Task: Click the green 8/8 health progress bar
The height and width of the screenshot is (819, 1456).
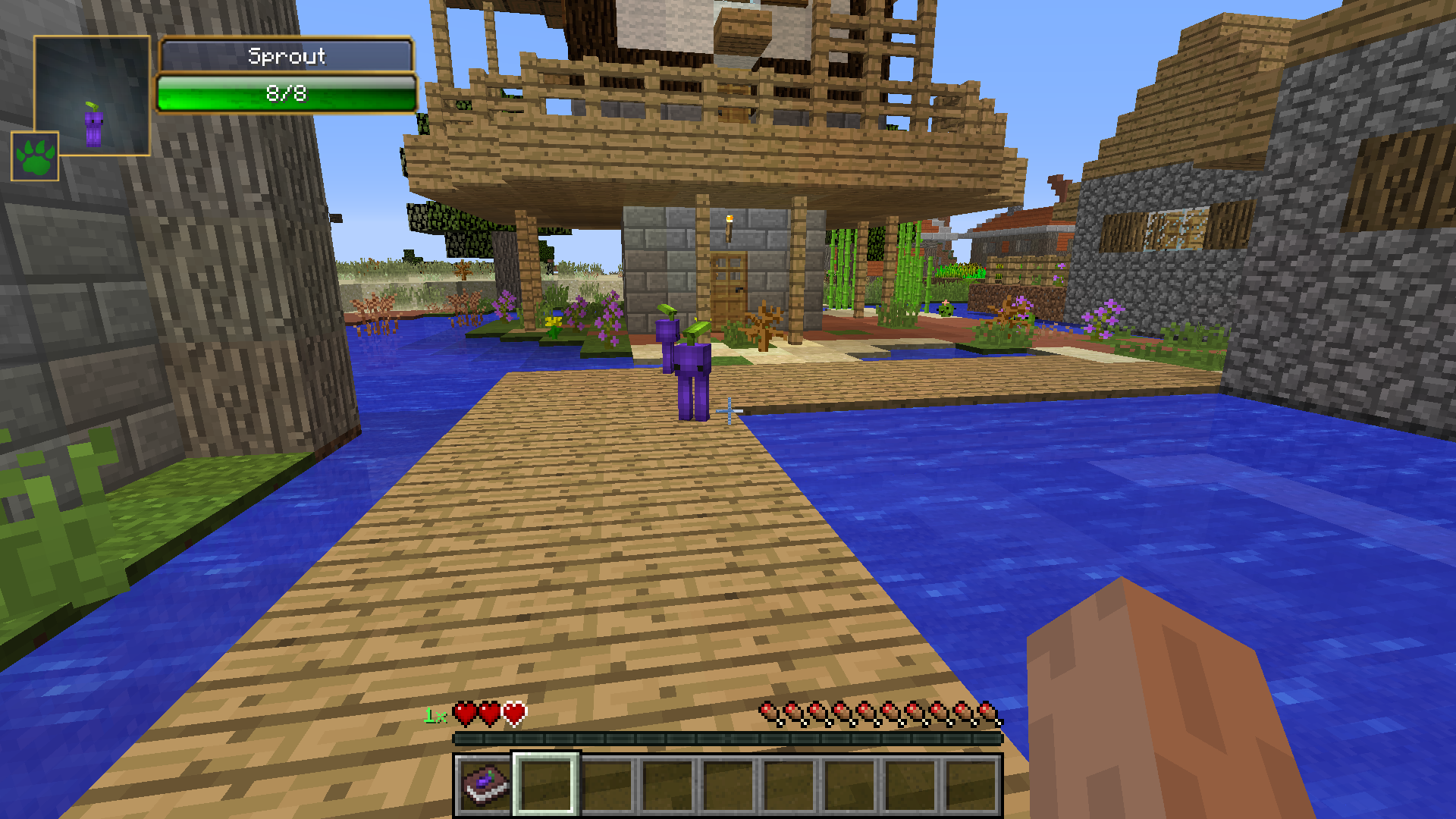Action: pyautogui.click(x=287, y=94)
